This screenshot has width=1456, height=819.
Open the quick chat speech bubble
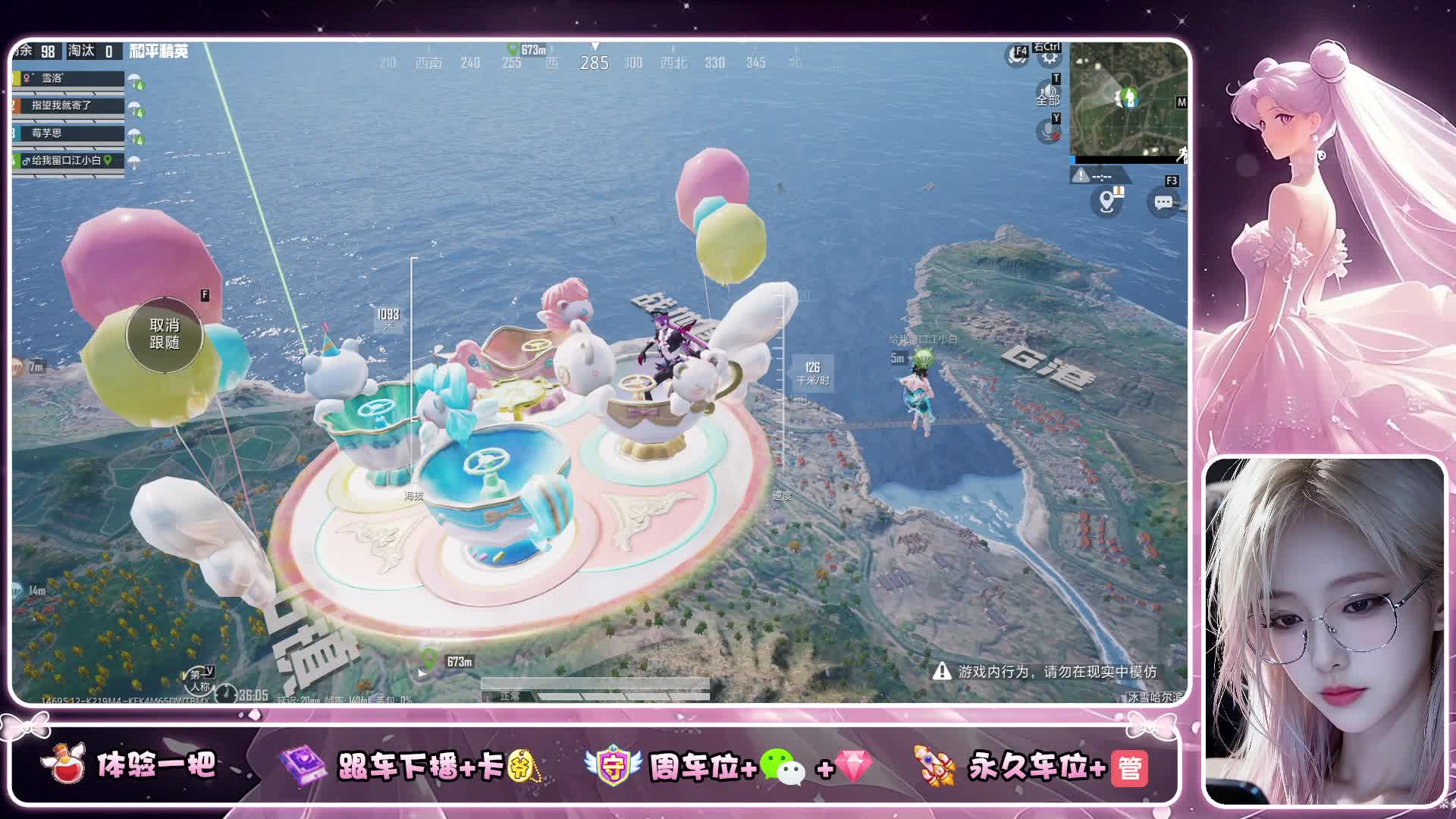click(1163, 202)
